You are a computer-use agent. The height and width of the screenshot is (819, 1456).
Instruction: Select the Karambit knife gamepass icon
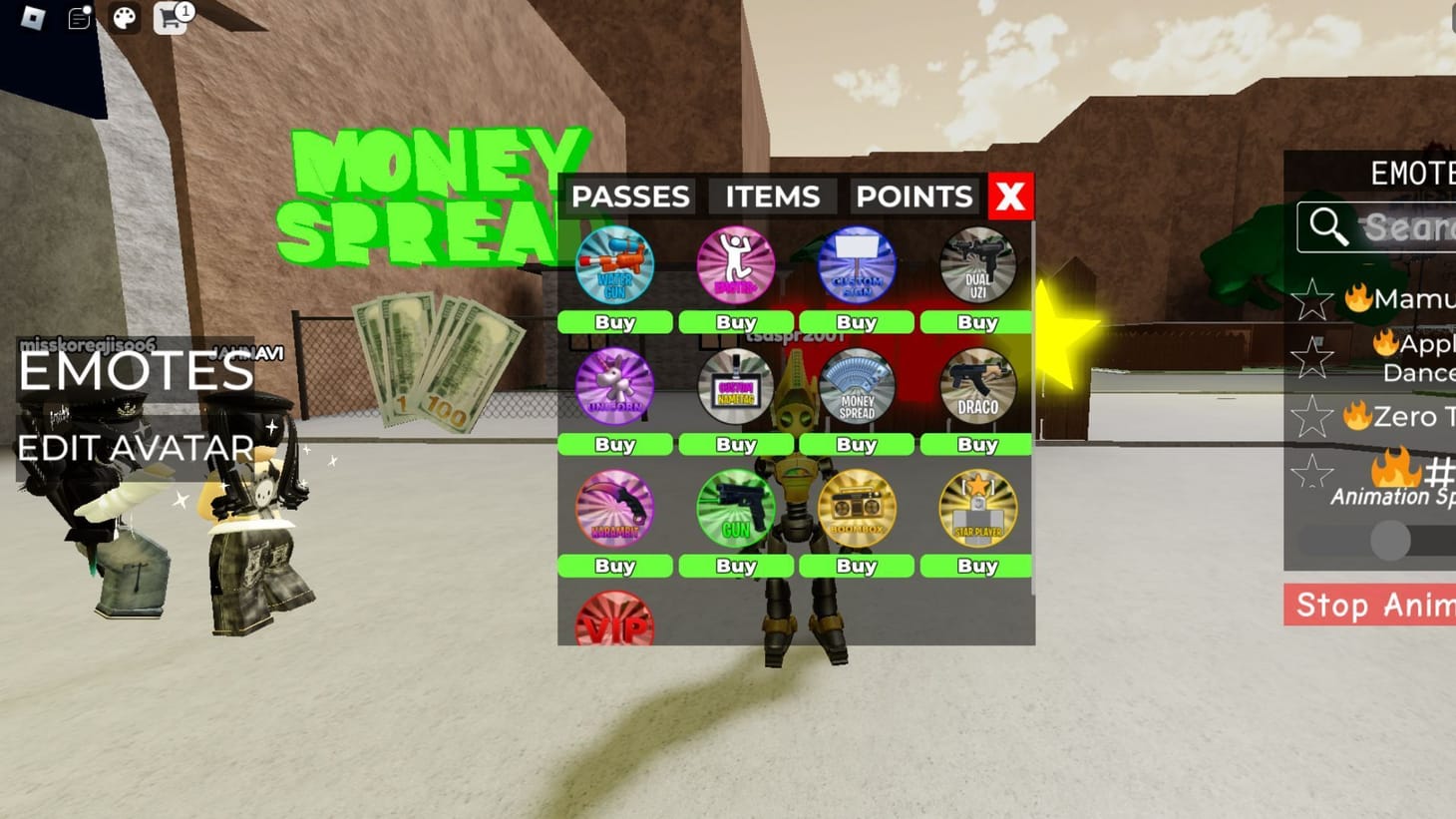pyautogui.click(x=614, y=509)
